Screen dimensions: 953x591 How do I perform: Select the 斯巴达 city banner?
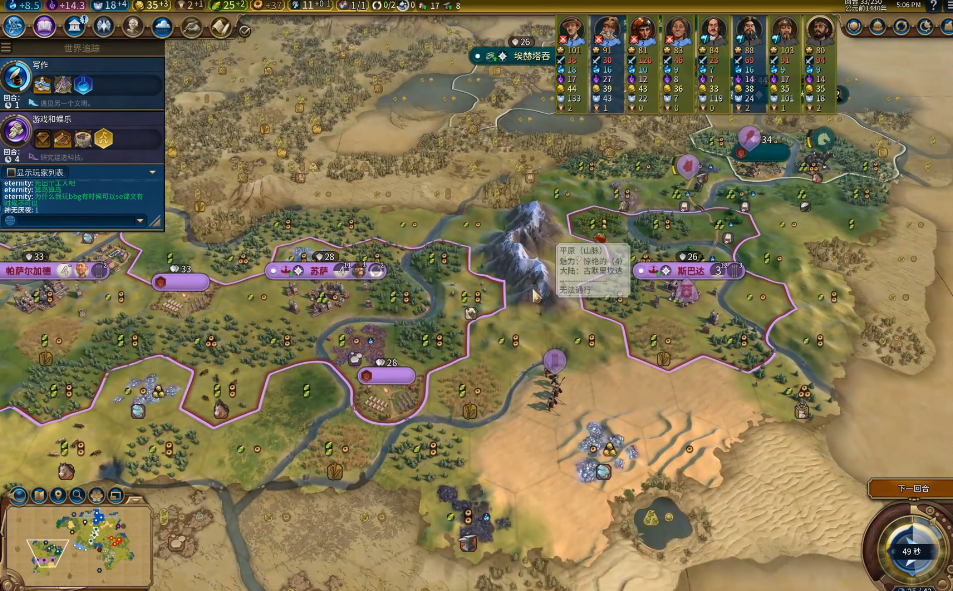pos(690,270)
